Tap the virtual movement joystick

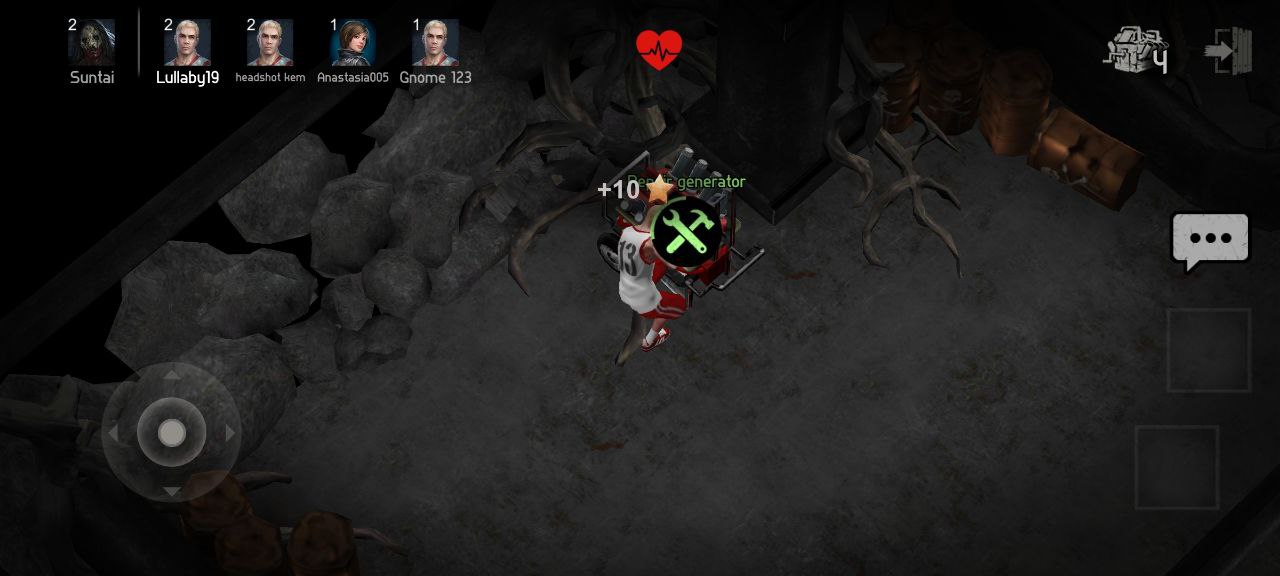click(x=172, y=433)
